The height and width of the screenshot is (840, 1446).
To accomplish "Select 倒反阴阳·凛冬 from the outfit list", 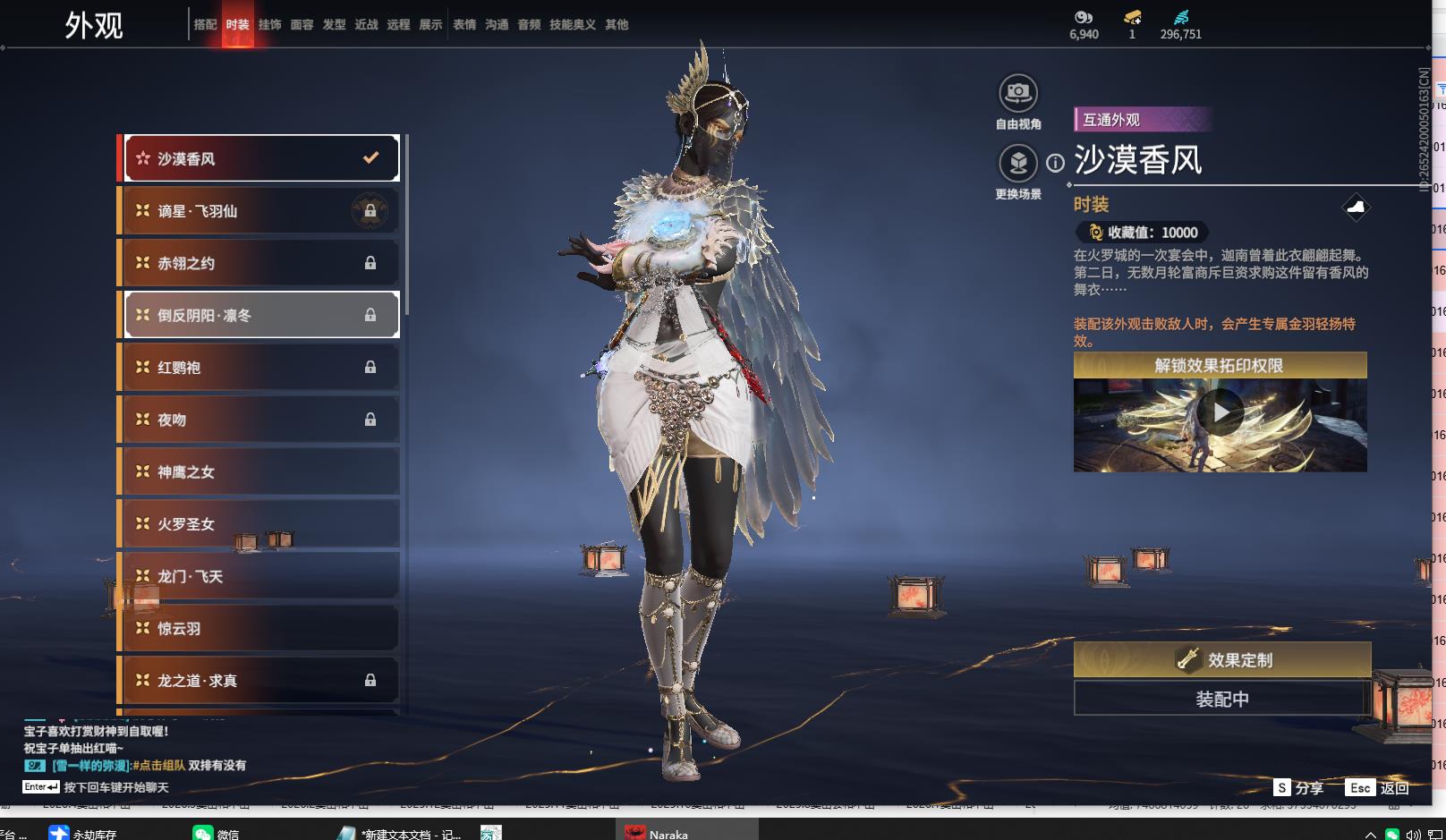I will click(259, 315).
